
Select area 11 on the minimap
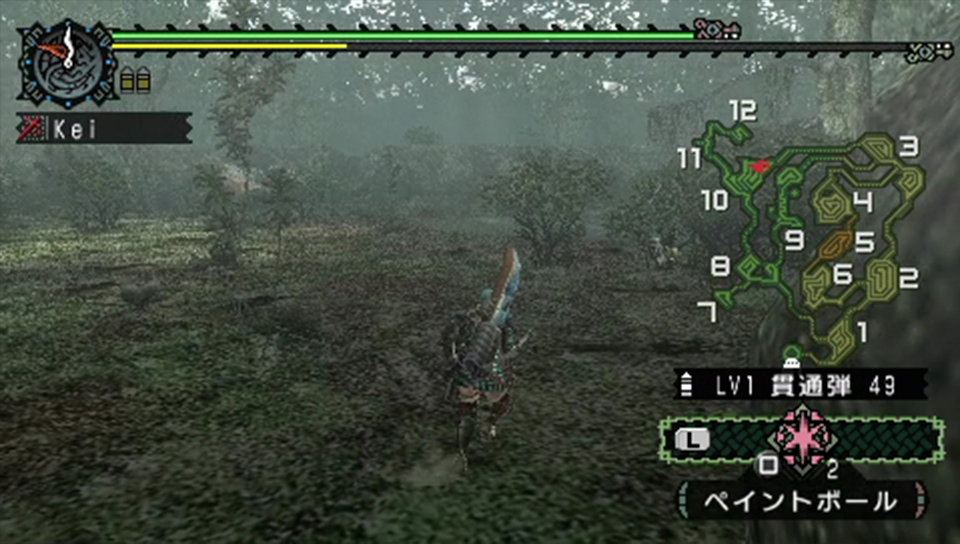(x=689, y=158)
